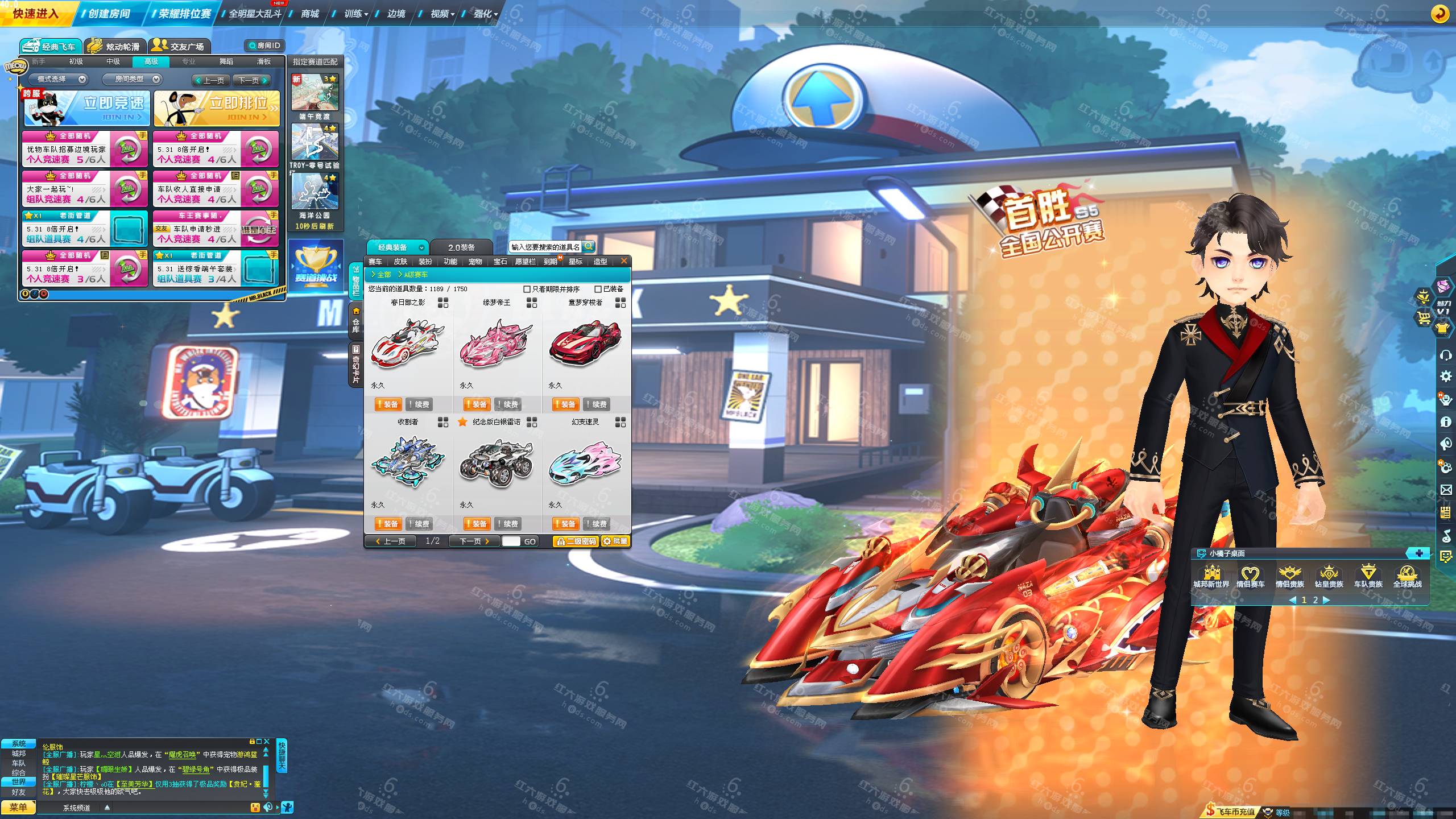Close the inventory panel
The width and height of the screenshot is (1456, 819).
point(624,261)
